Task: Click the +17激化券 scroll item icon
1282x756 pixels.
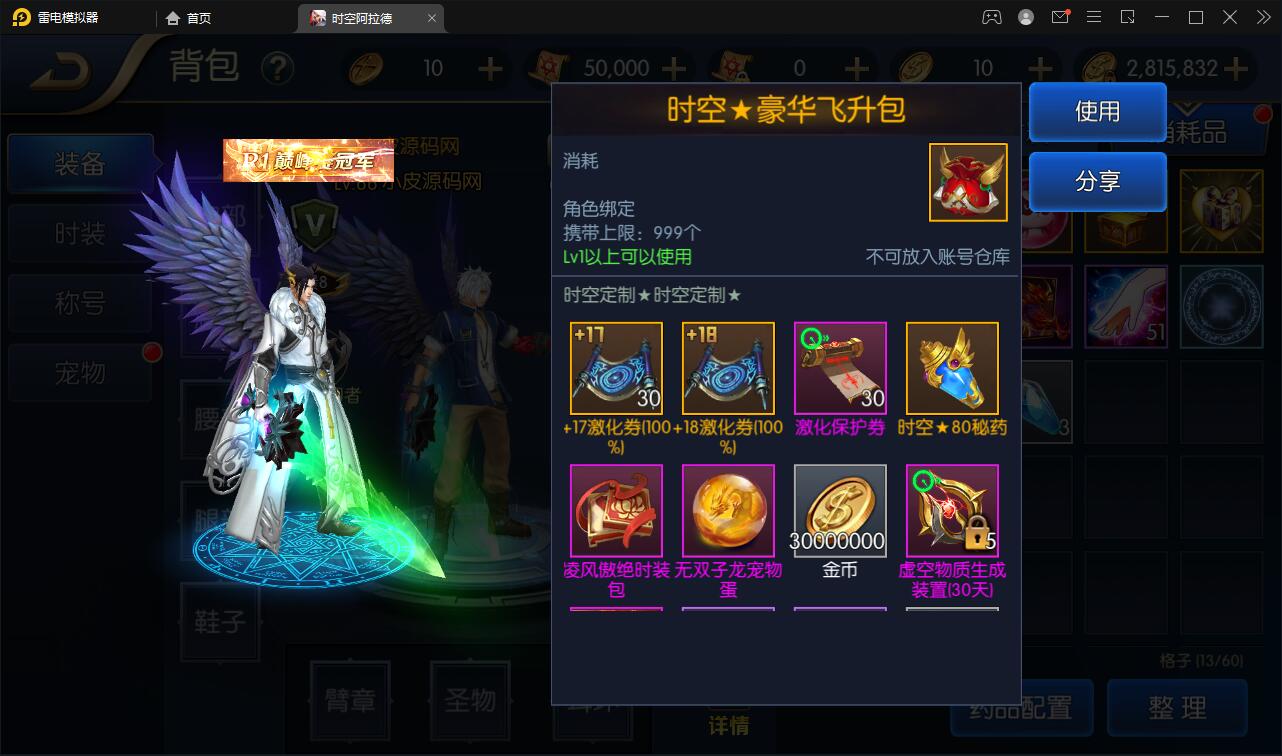Action: pyautogui.click(x=616, y=367)
